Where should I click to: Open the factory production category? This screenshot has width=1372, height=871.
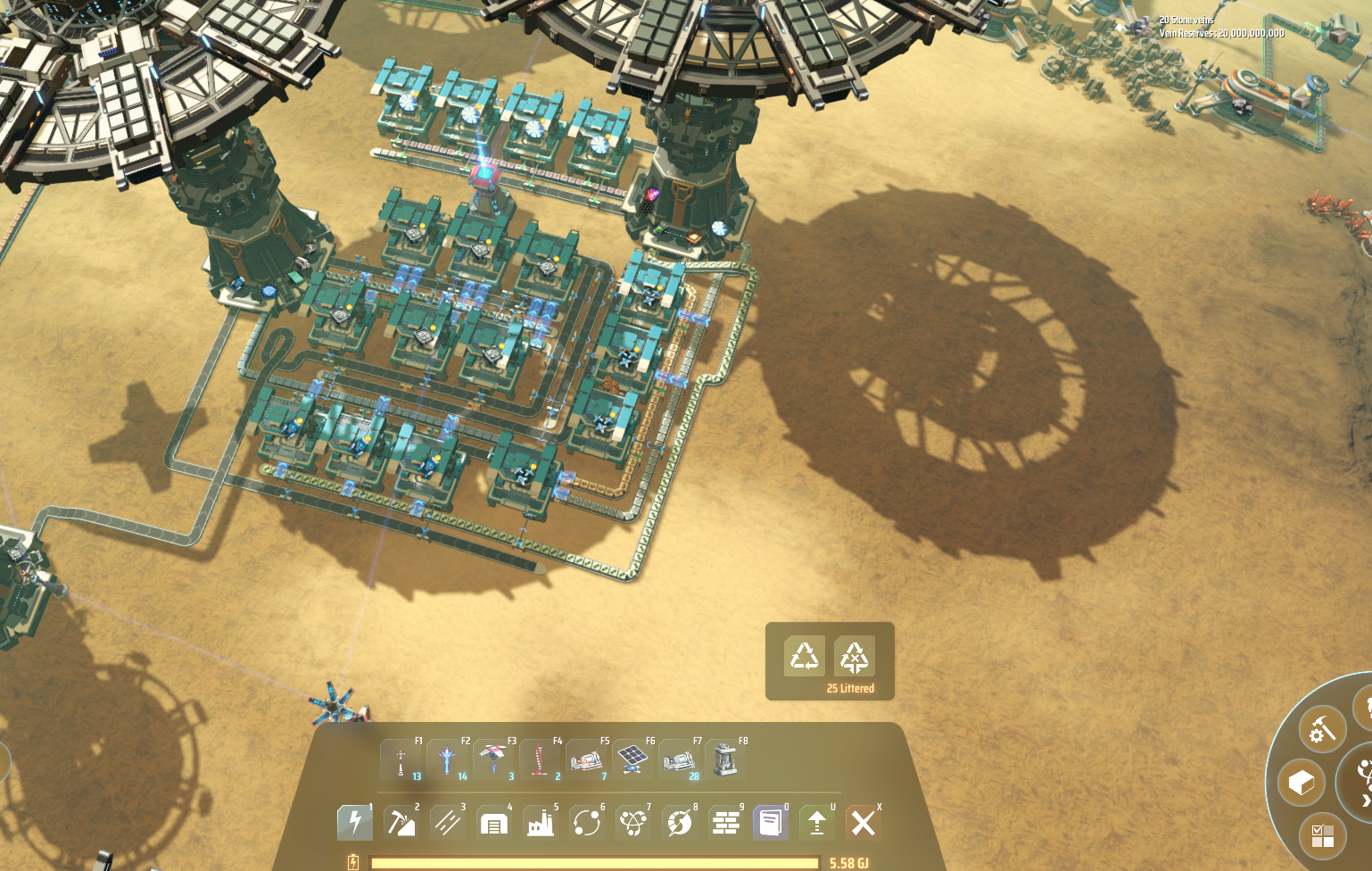click(541, 822)
